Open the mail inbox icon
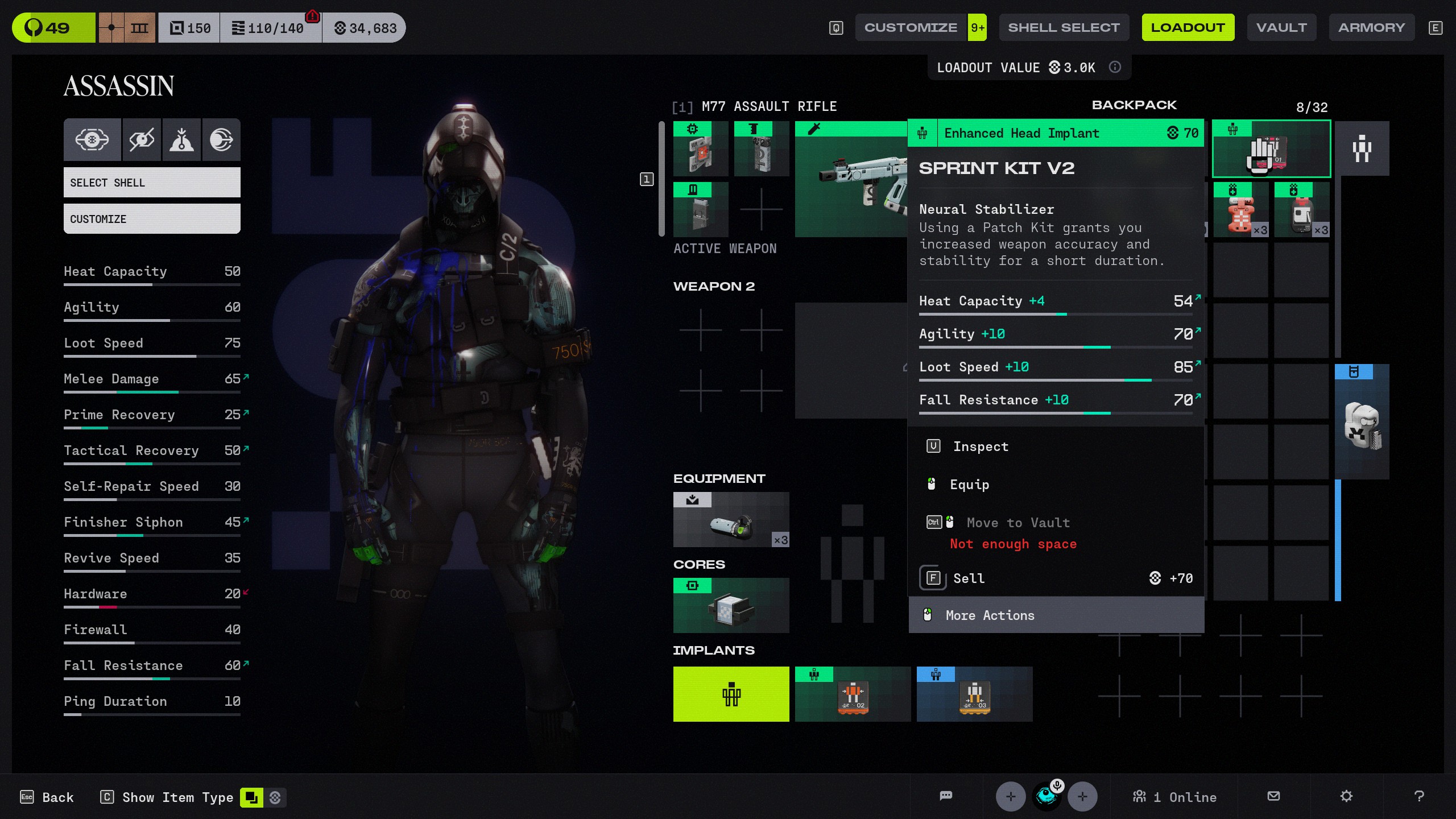1456x819 pixels. pos(1274,796)
